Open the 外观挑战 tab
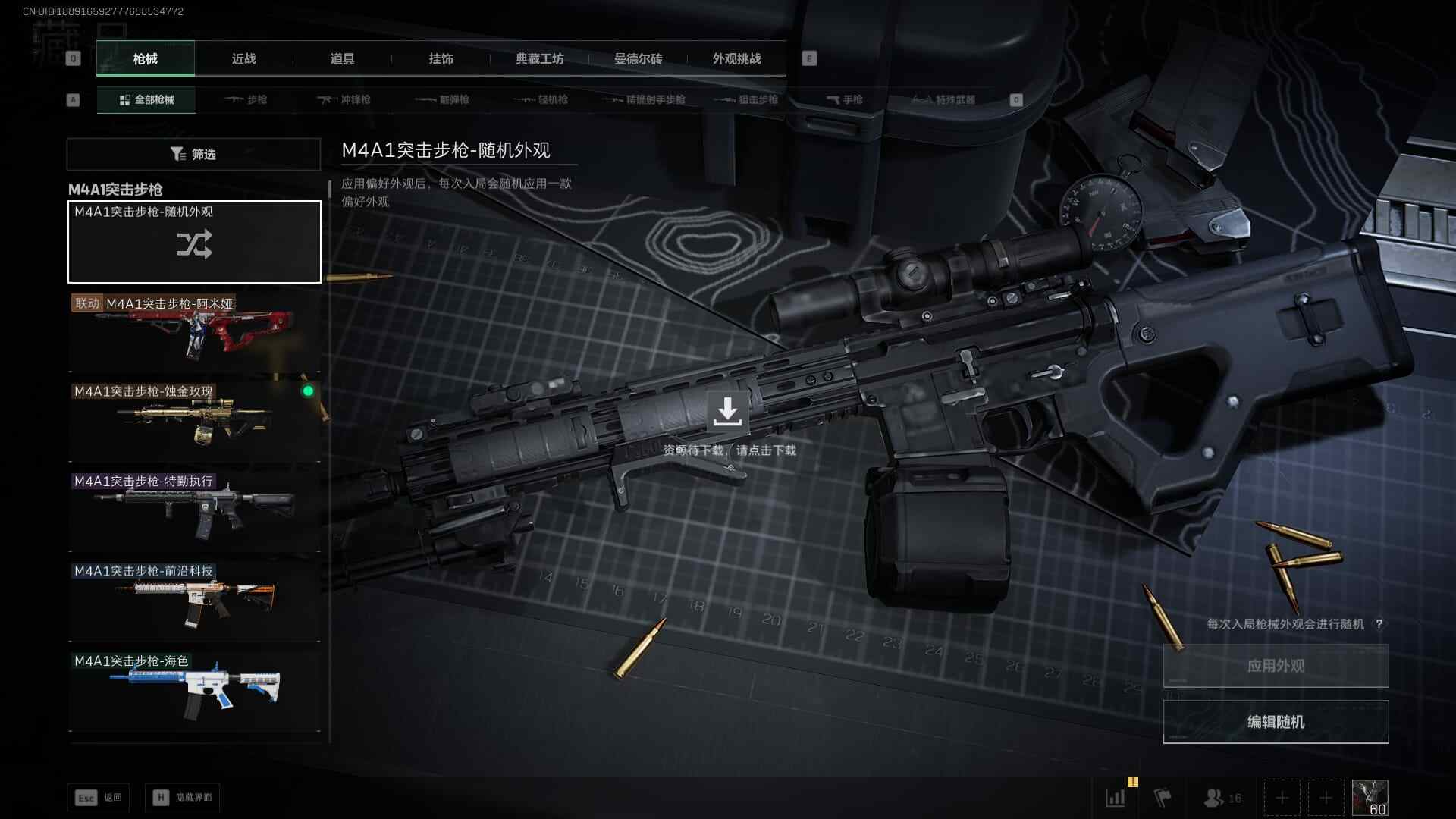Screen dimensions: 1456x819 (736, 59)
